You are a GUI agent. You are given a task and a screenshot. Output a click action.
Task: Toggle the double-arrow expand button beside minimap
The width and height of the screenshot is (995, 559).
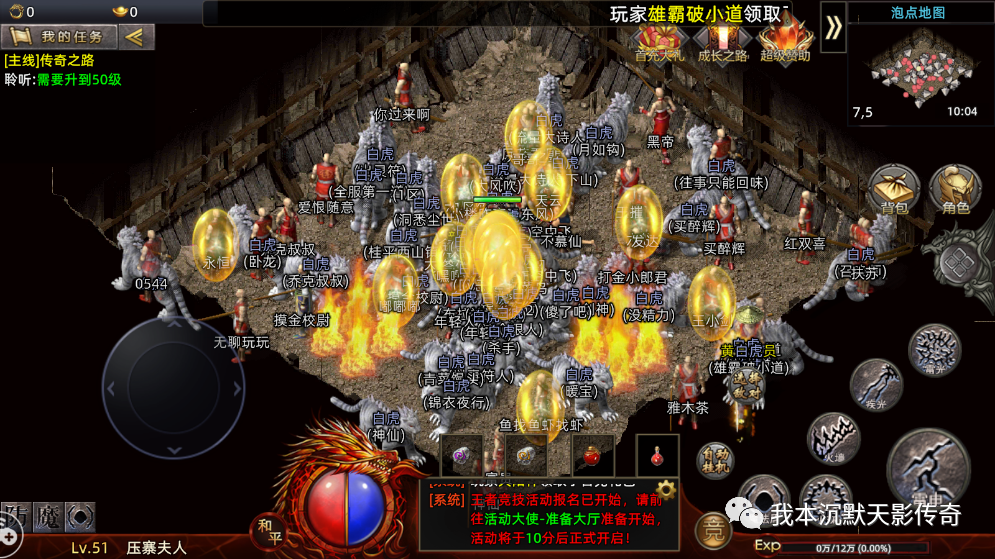click(833, 28)
